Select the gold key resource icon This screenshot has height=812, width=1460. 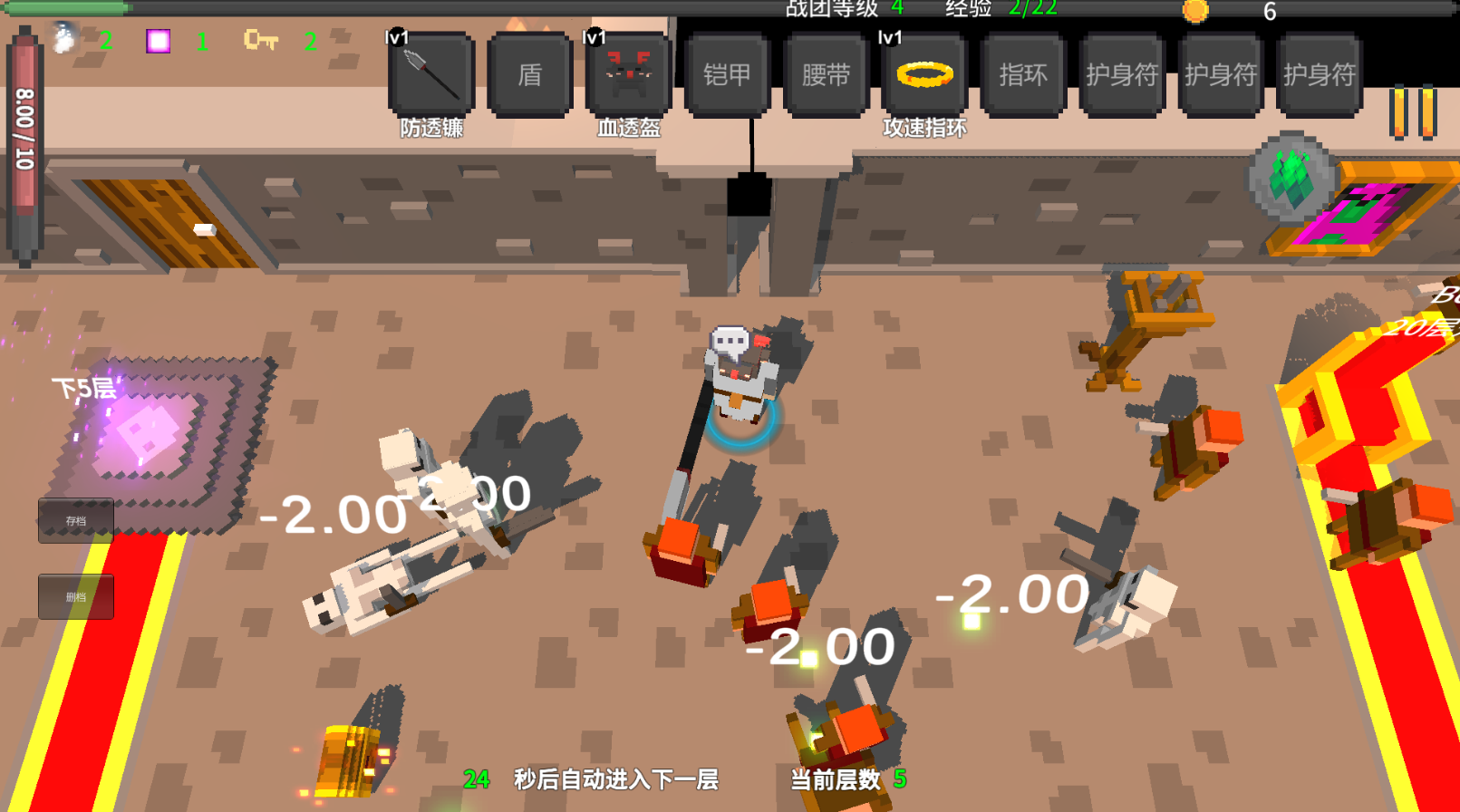pyautogui.click(x=257, y=40)
